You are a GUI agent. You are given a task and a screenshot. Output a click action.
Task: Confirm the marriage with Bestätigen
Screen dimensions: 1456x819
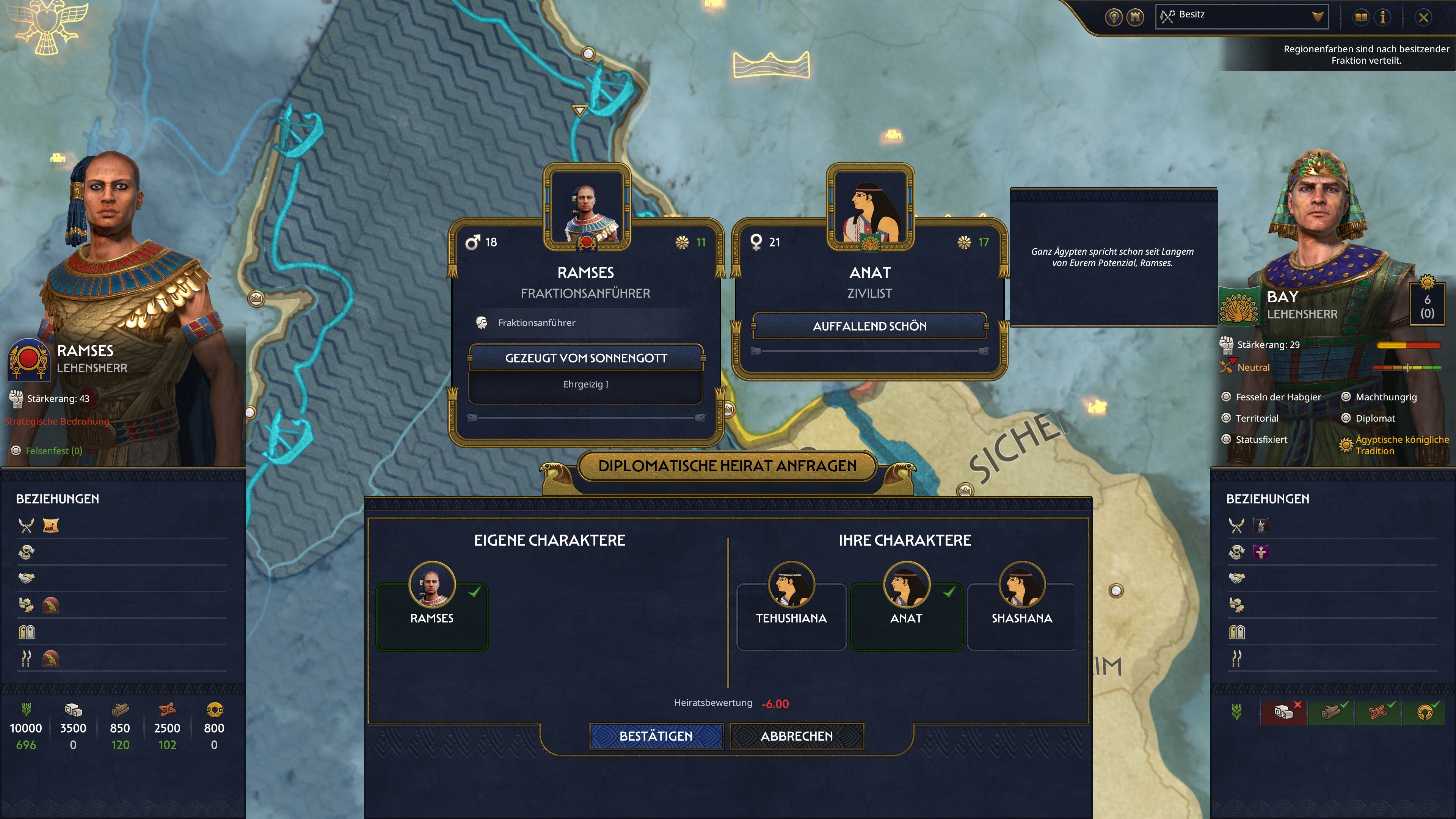[656, 736]
